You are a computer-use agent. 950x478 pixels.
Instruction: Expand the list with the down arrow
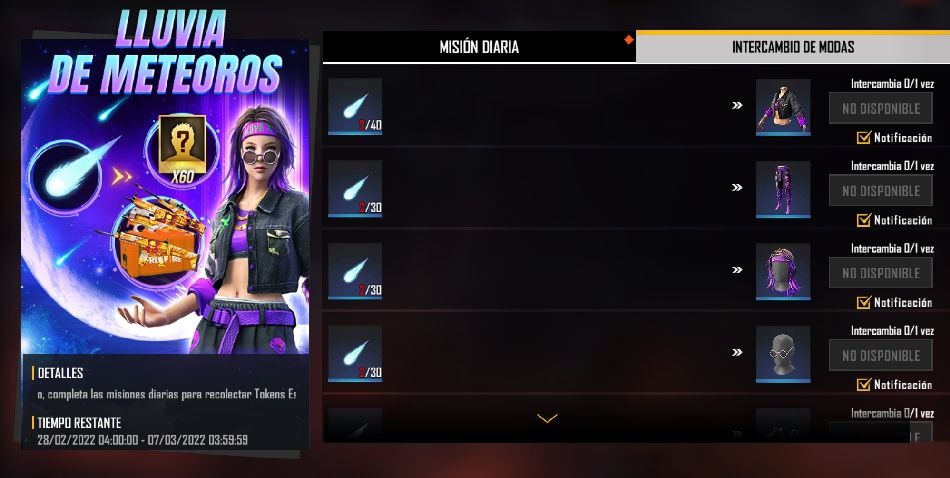547,418
